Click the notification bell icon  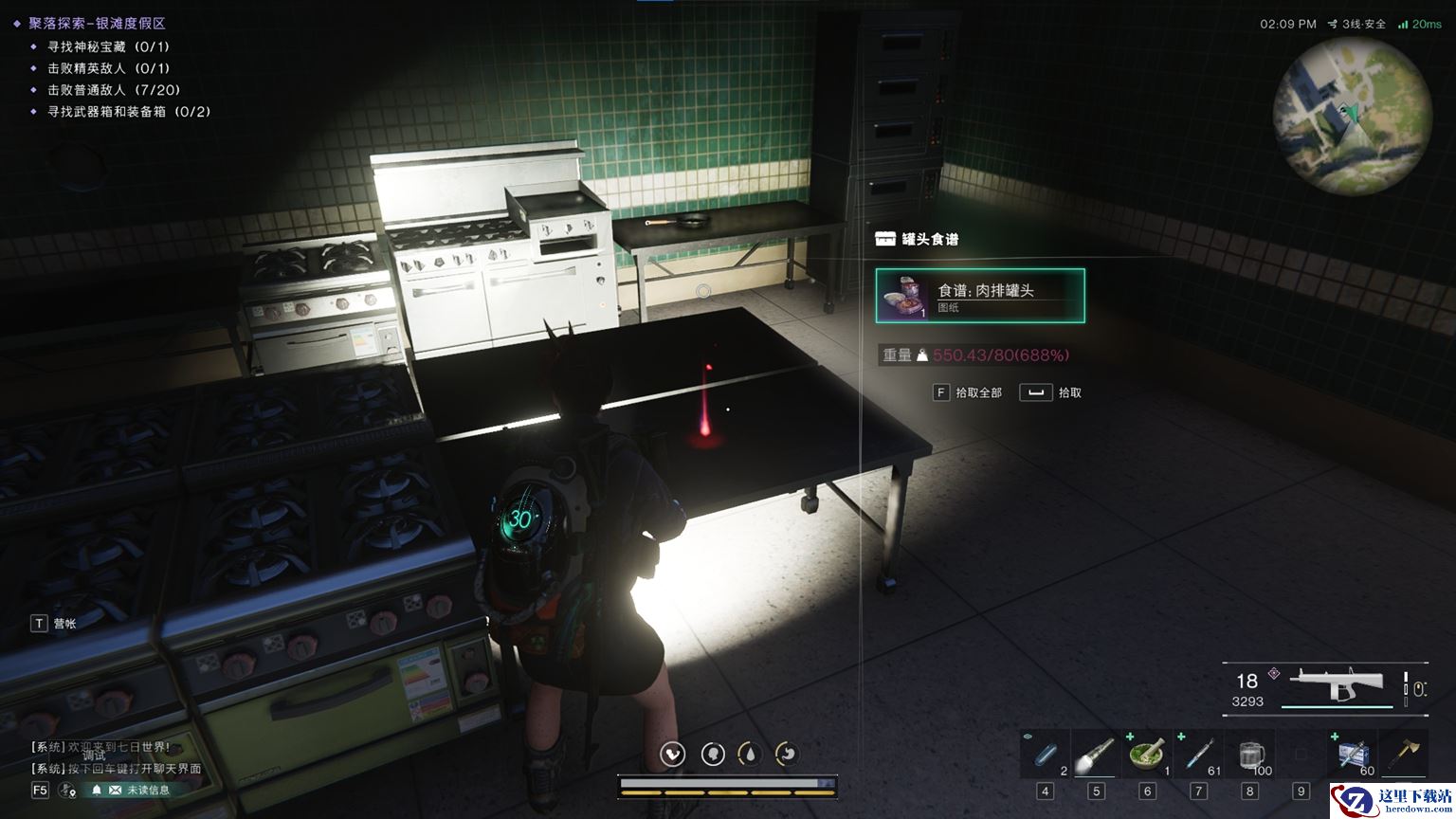[96, 790]
